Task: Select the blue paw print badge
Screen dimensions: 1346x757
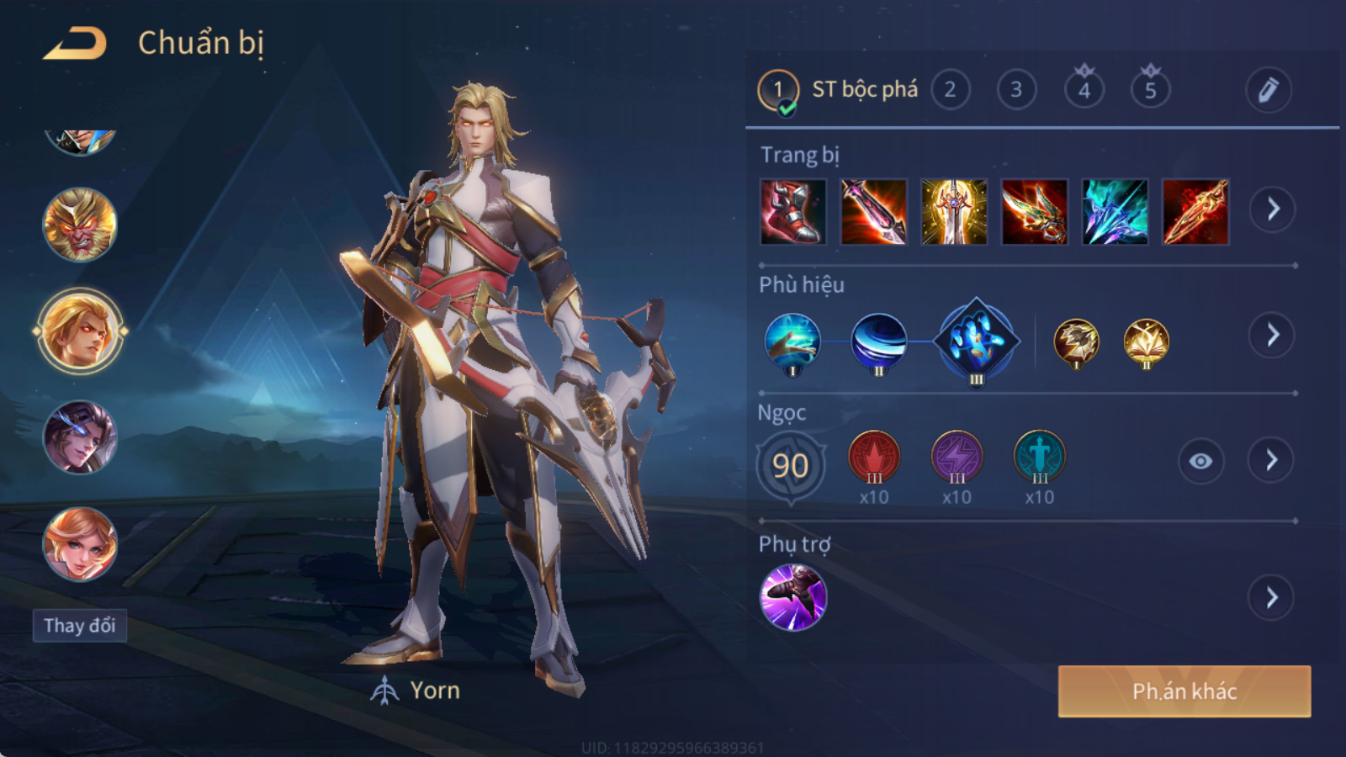Action: 976,341
